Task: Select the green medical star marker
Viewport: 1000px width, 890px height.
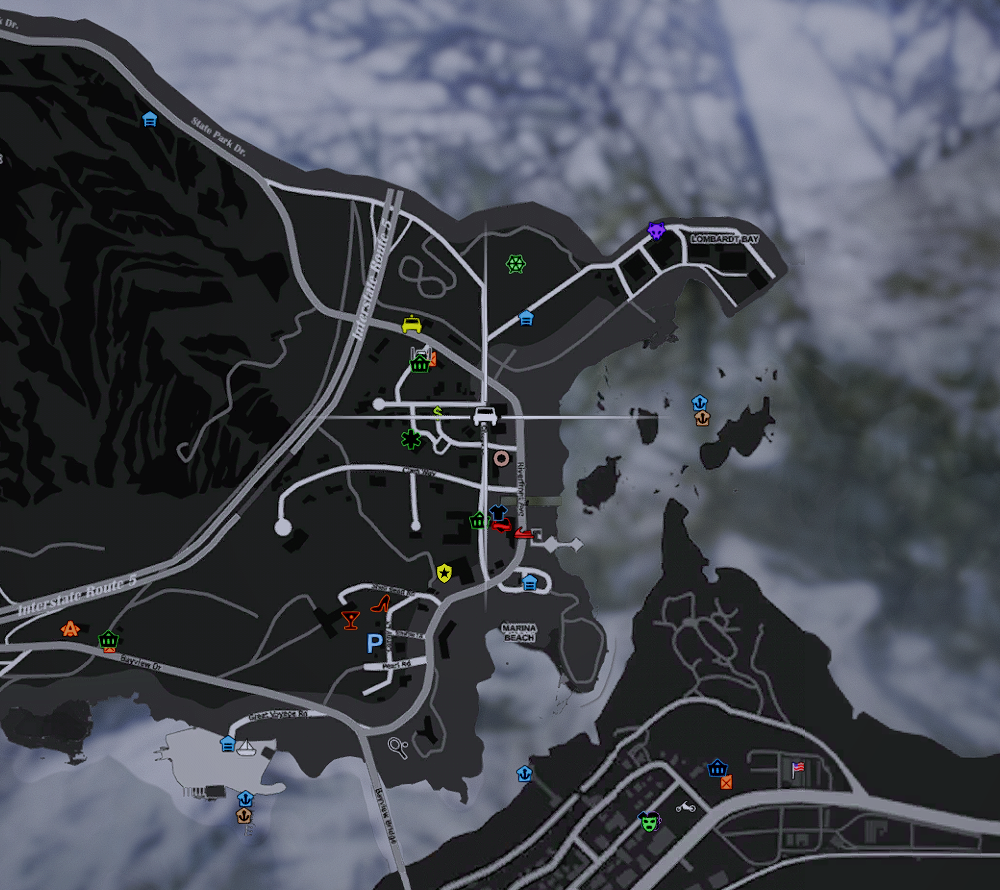Action: (410, 439)
